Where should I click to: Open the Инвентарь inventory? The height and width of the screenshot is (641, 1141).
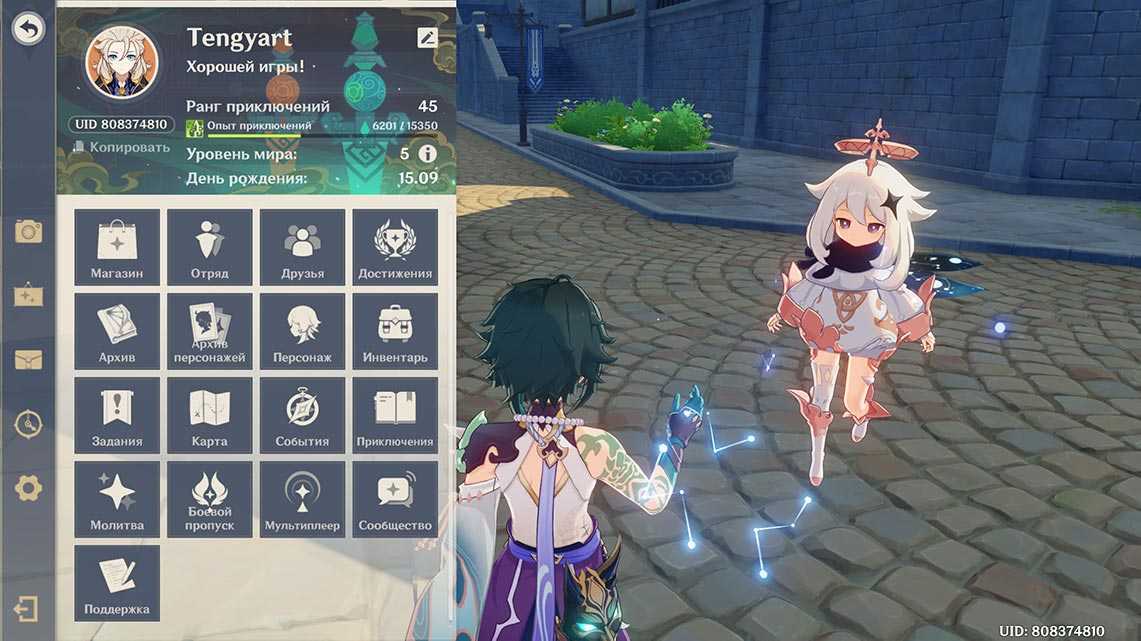pos(395,331)
